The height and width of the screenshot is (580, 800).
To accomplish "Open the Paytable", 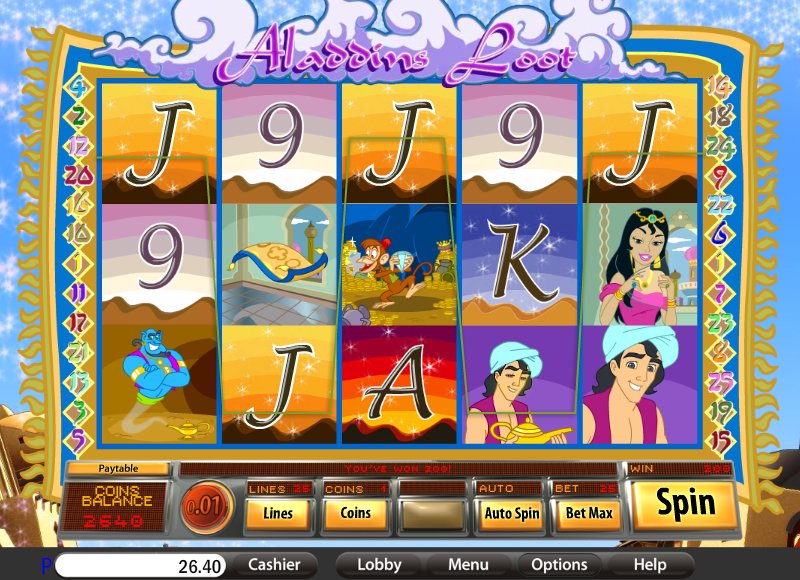I will [118, 467].
